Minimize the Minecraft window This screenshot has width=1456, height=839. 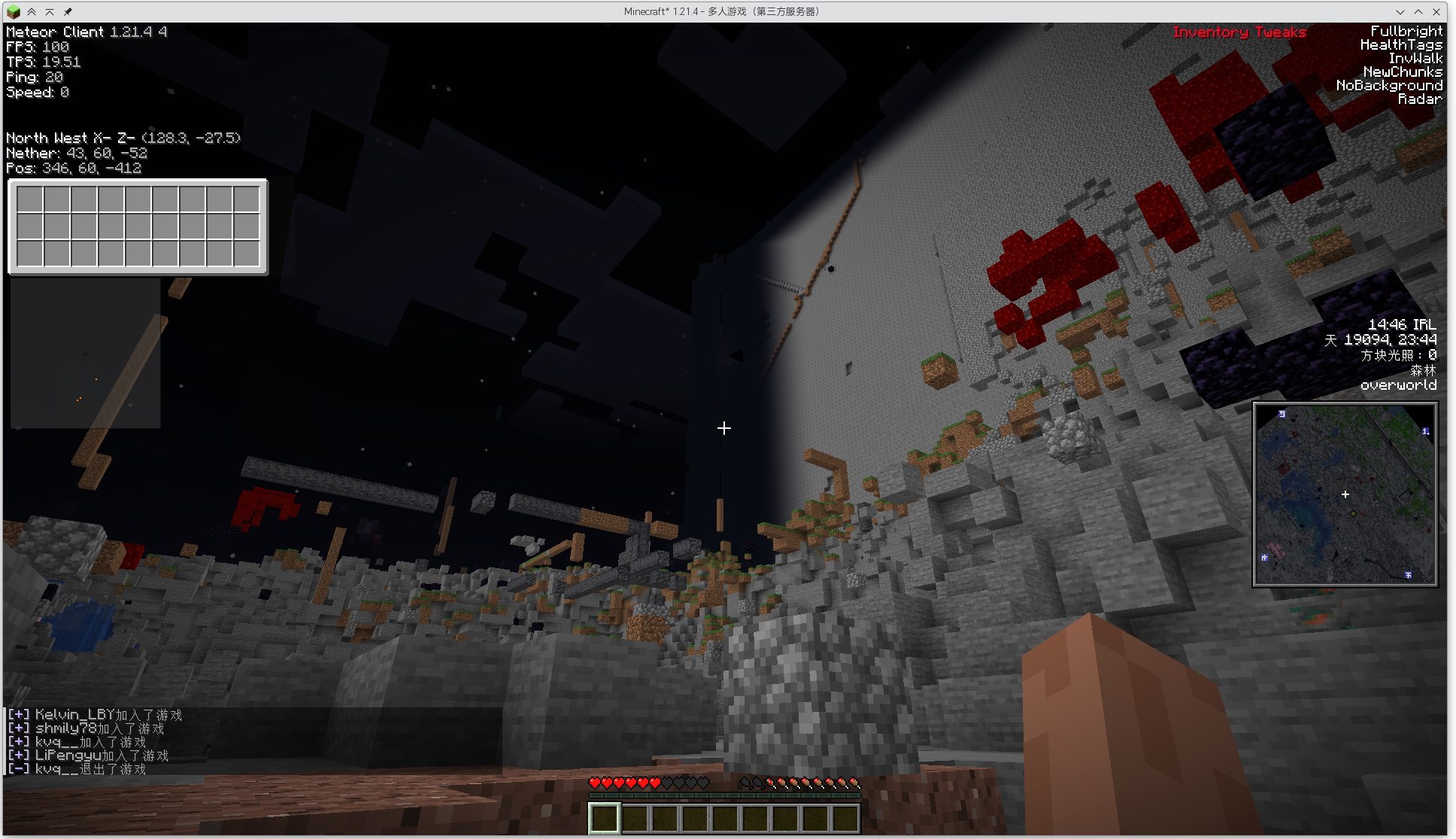[x=1400, y=11]
